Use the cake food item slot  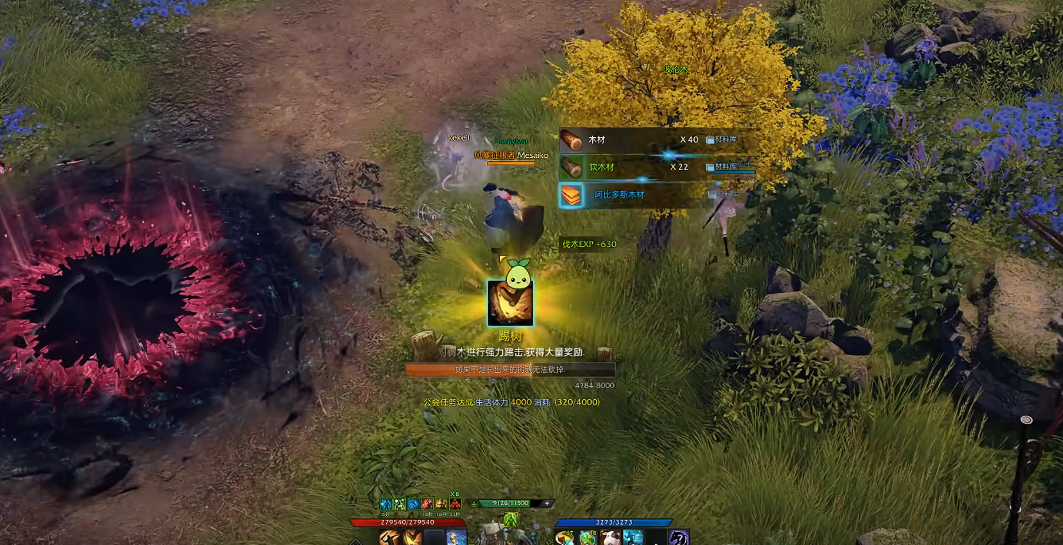(x=566, y=538)
